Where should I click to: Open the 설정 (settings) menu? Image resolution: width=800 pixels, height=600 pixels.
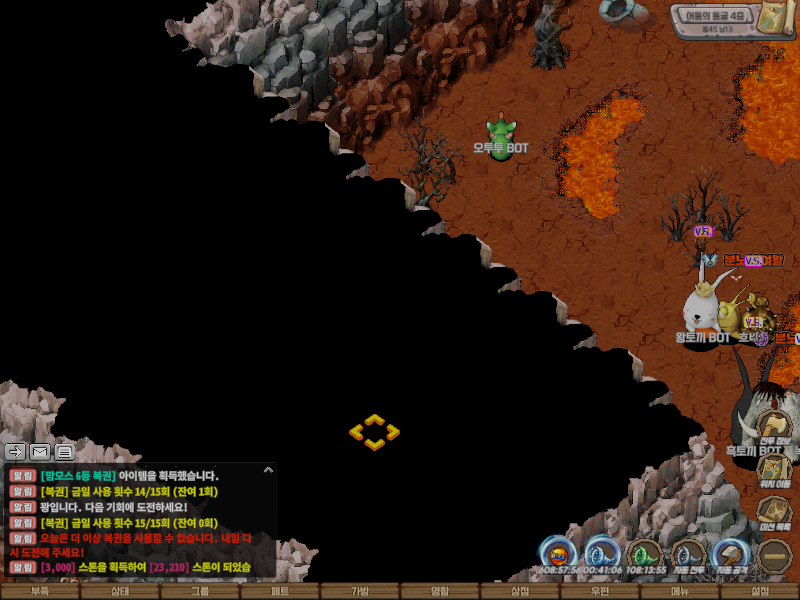click(x=760, y=591)
